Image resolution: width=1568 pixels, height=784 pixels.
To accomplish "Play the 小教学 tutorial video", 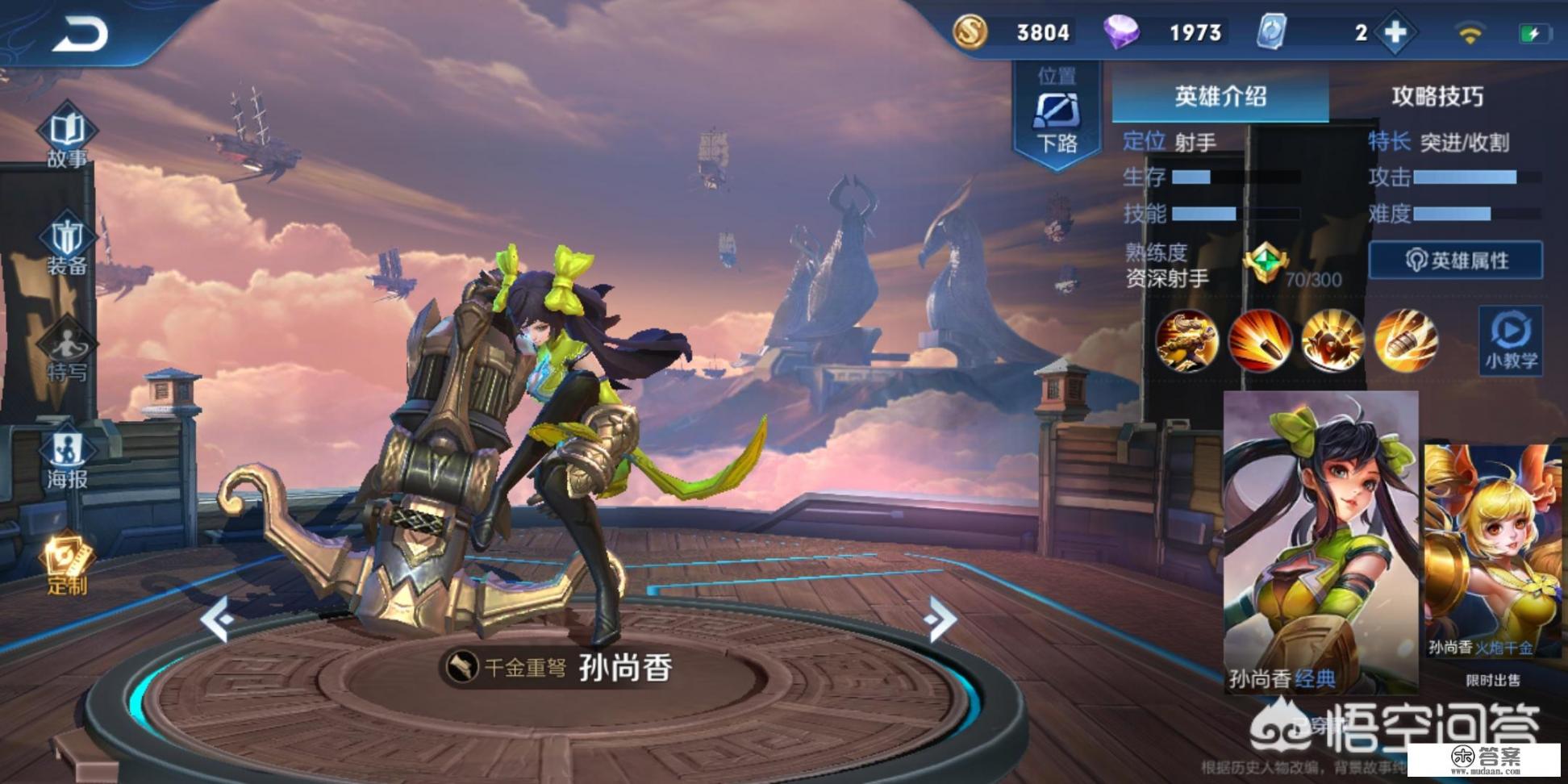I will [x=1510, y=341].
